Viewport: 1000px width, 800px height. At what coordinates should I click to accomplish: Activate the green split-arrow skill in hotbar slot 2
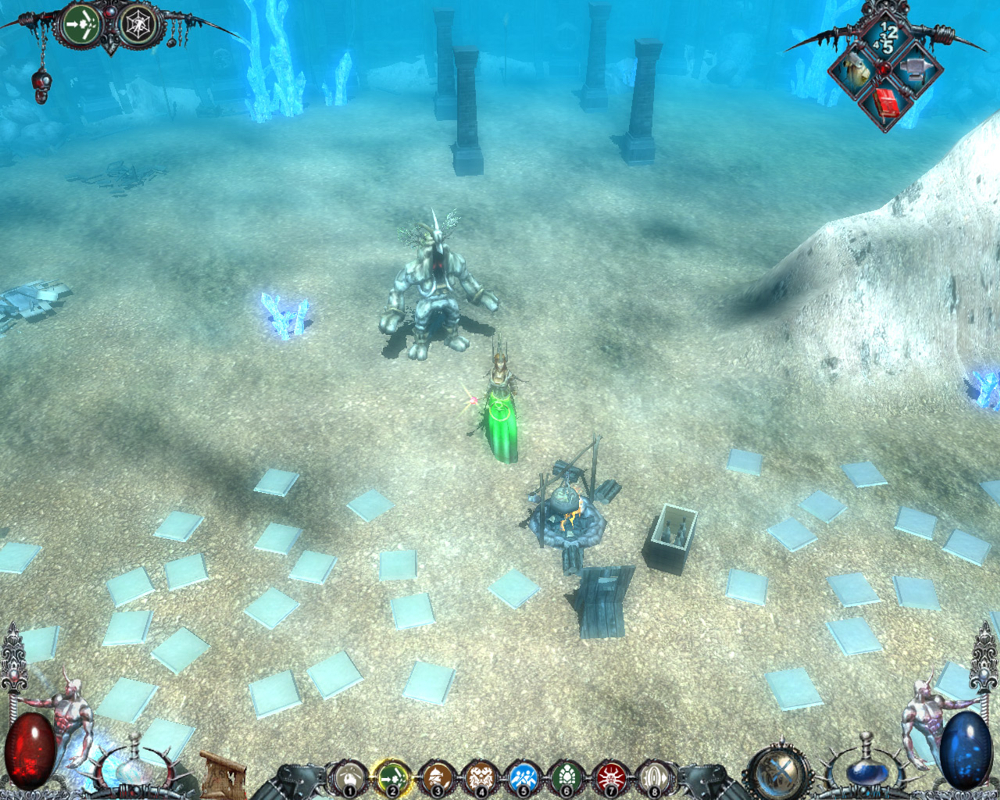(393, 777)
